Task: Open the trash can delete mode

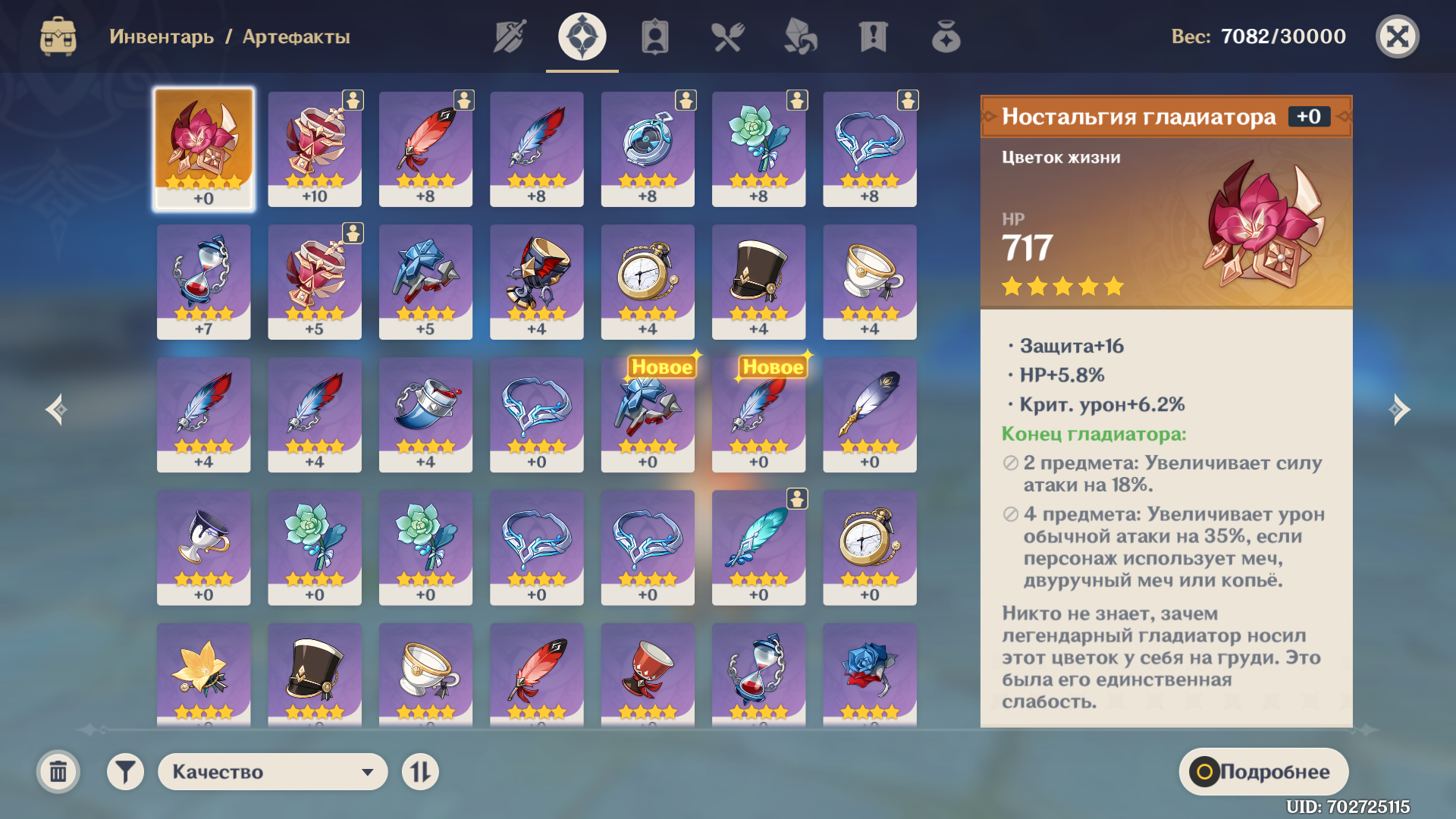Action: pos(58,772)
